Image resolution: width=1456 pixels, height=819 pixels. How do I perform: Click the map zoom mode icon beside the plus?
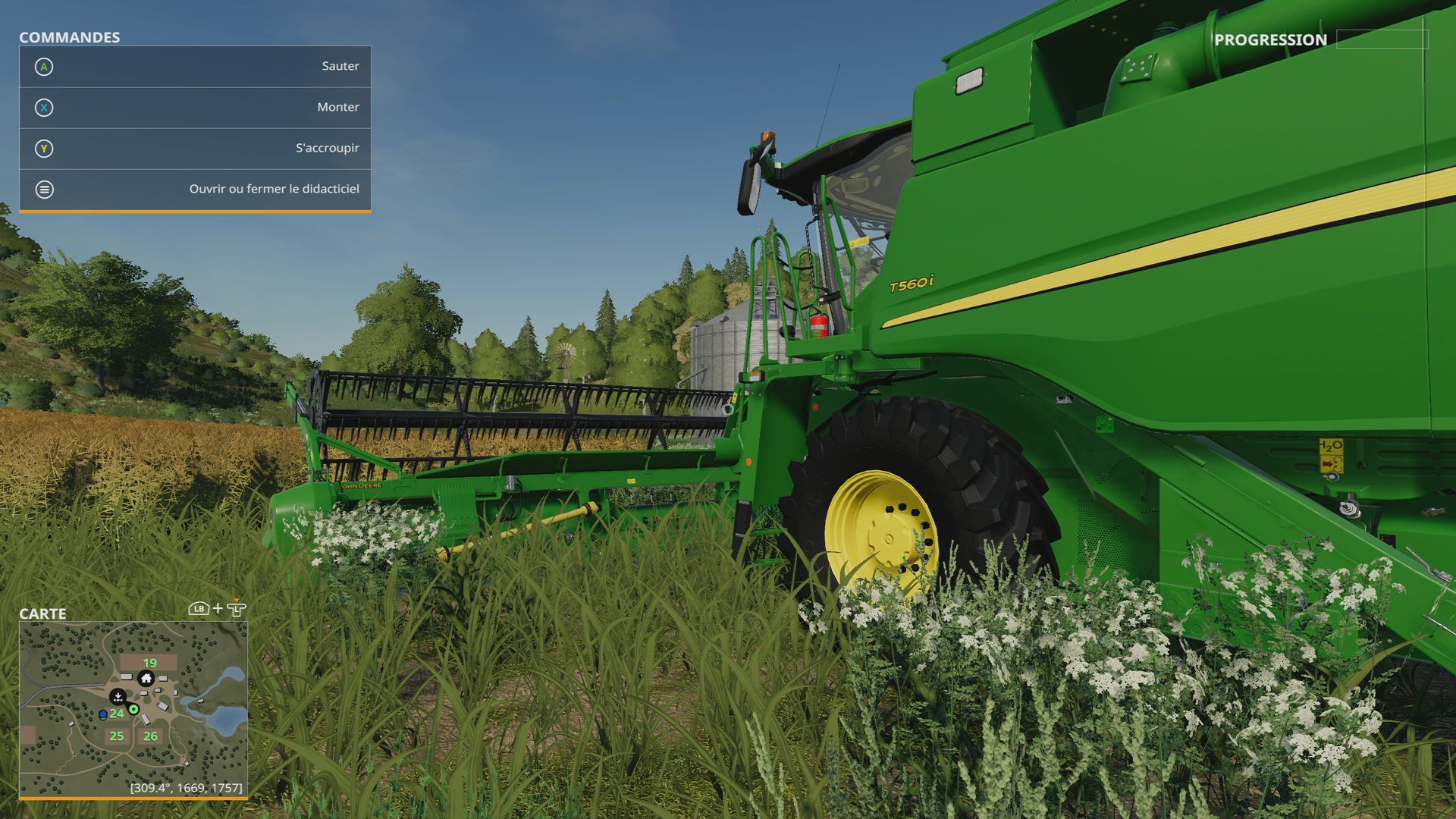[x=236, y=609]
